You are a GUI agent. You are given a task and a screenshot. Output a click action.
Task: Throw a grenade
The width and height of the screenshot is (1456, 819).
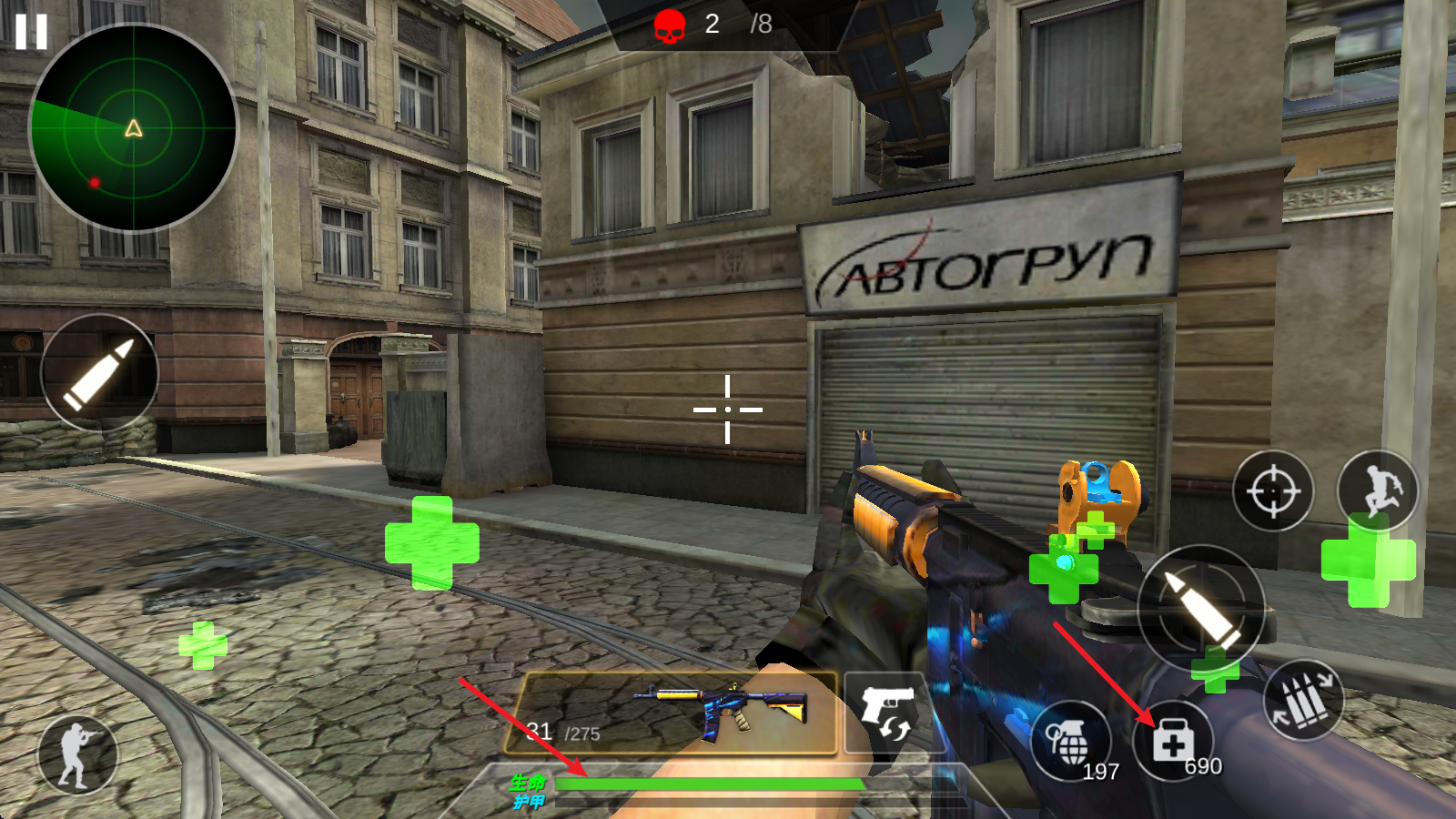coord(1071,741)
